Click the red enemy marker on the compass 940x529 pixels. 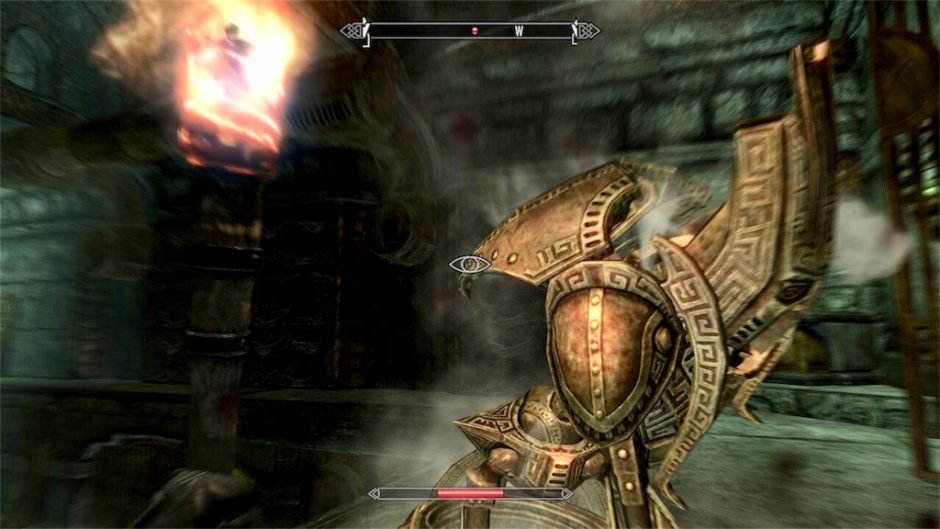tap(475, 31)
